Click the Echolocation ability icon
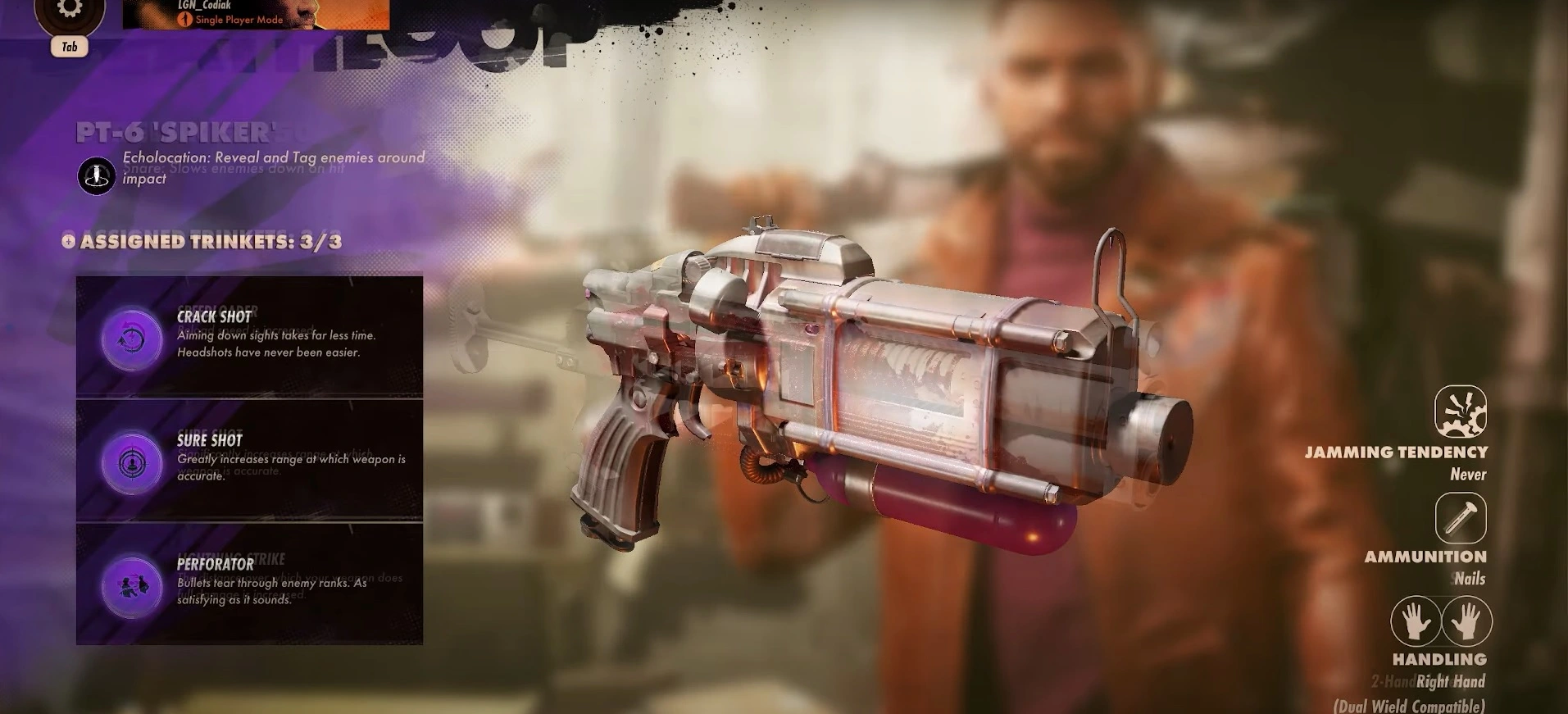Image resolution: width=1568 pixels, height=714 pixels. [96, 174]
